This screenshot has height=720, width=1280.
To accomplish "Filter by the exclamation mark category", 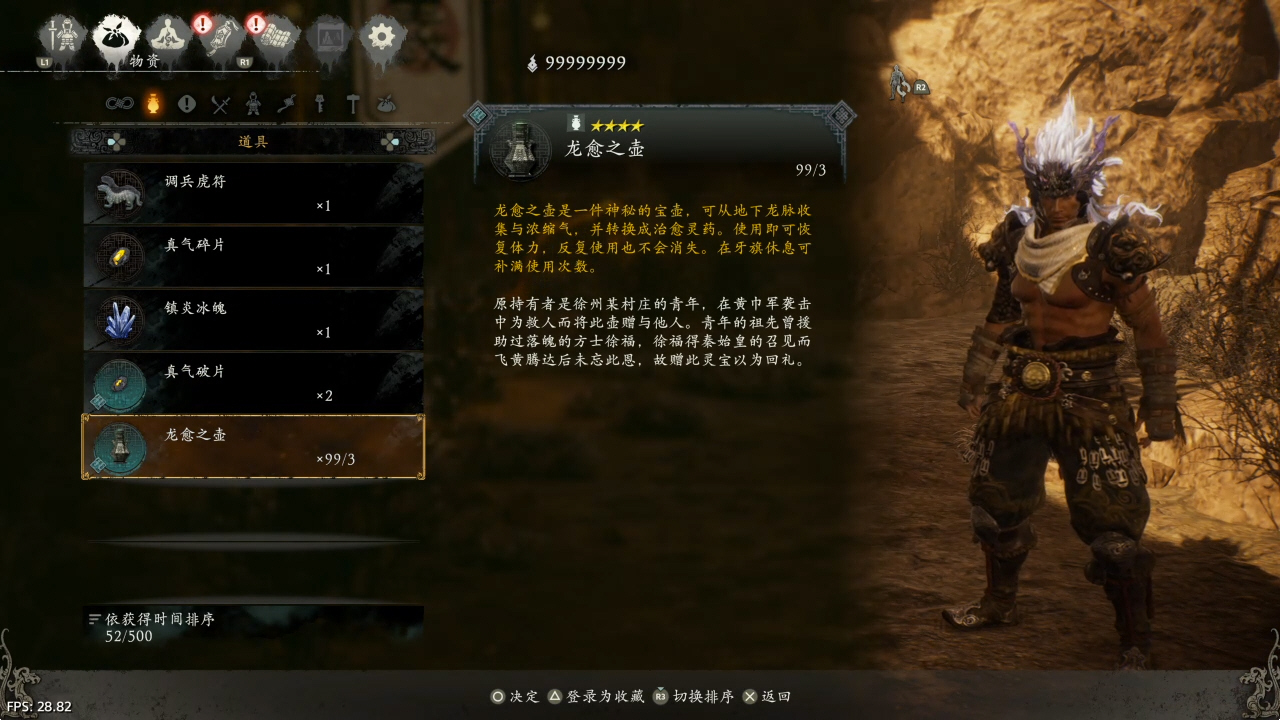I will pos(186,103).
